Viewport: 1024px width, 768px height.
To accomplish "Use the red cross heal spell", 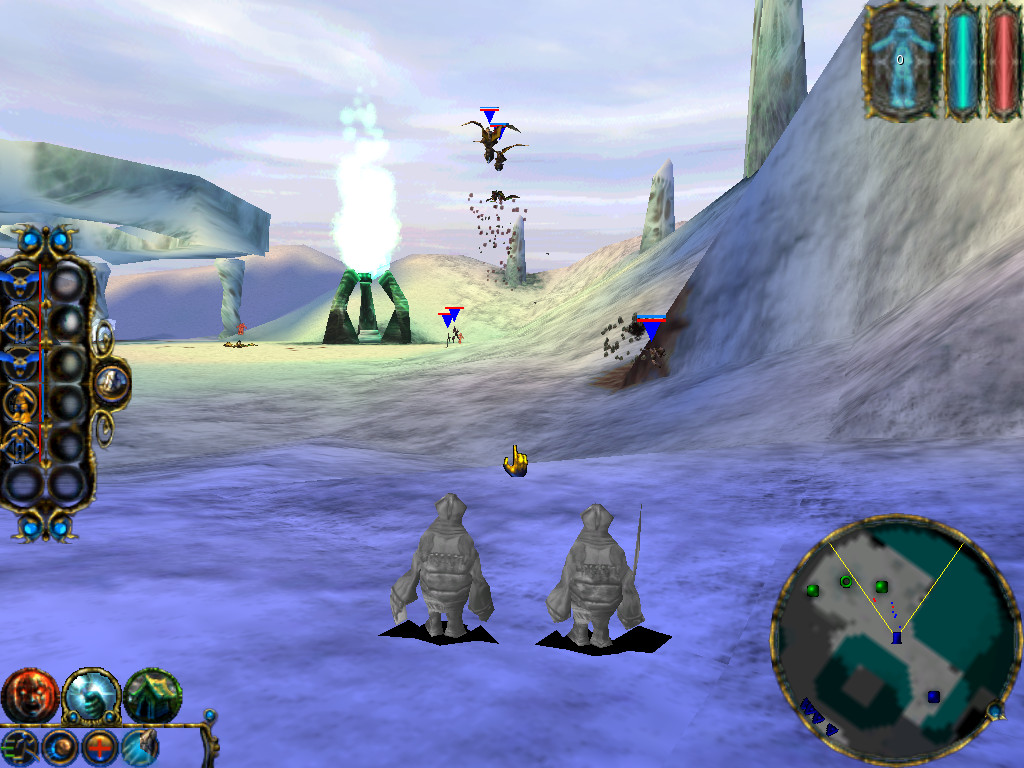I will [x=99, y=746].
